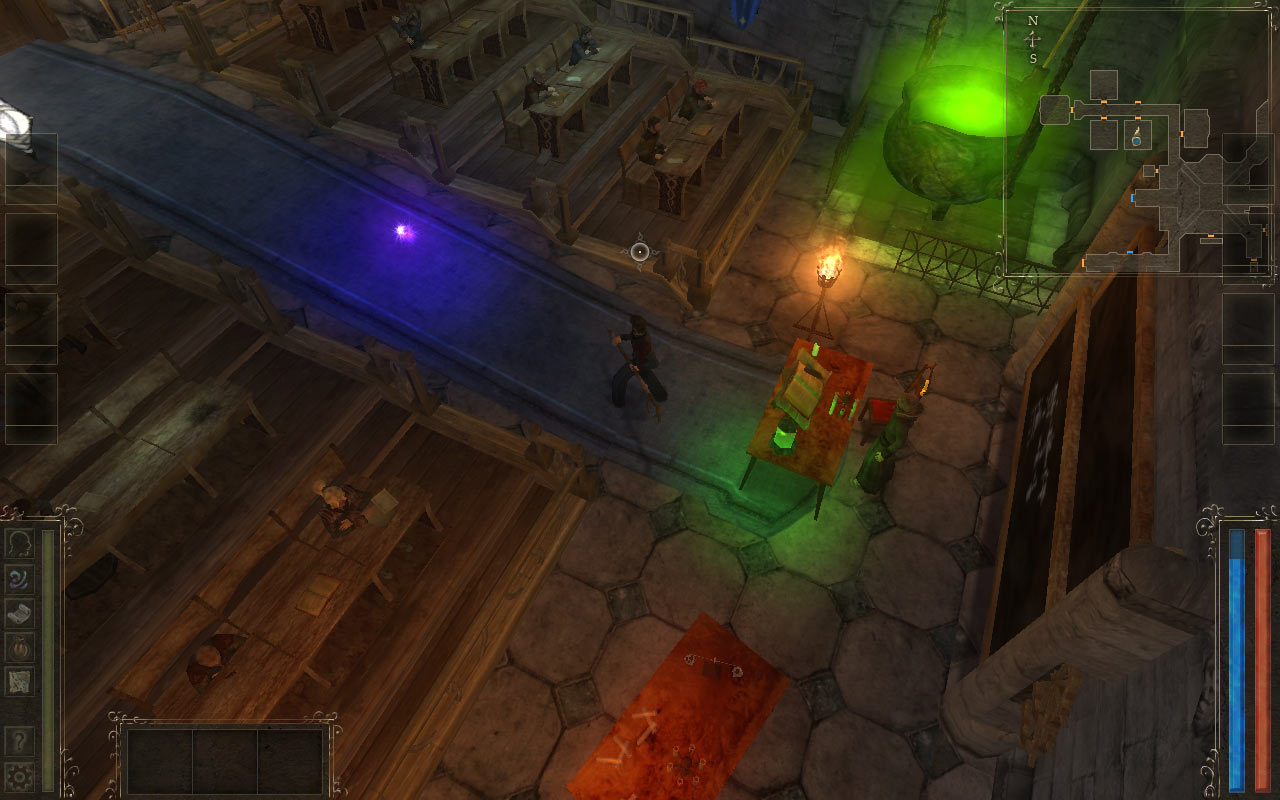Click the minimap dungeon layout

(1160, 180)
